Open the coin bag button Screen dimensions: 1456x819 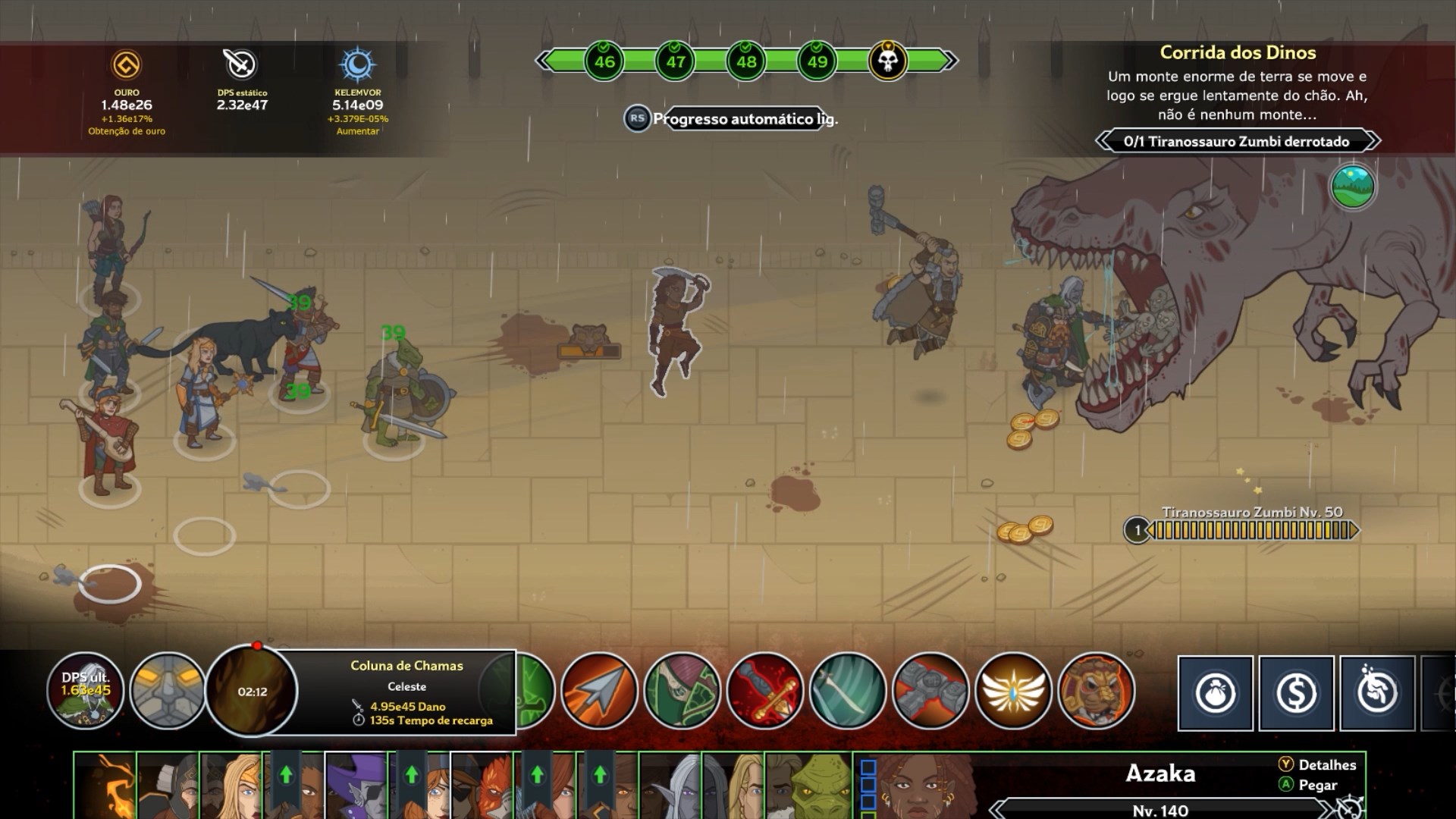point(1215,693)
